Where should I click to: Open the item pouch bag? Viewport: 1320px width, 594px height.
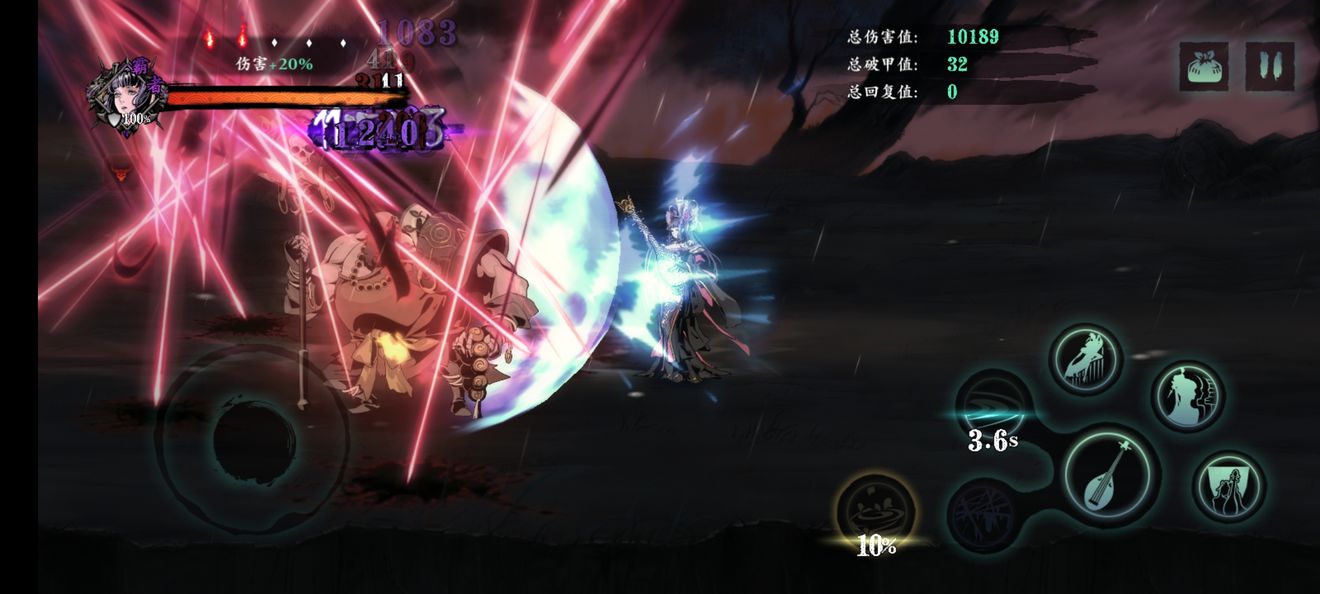pyautogui.click(x=1204, y=66)
